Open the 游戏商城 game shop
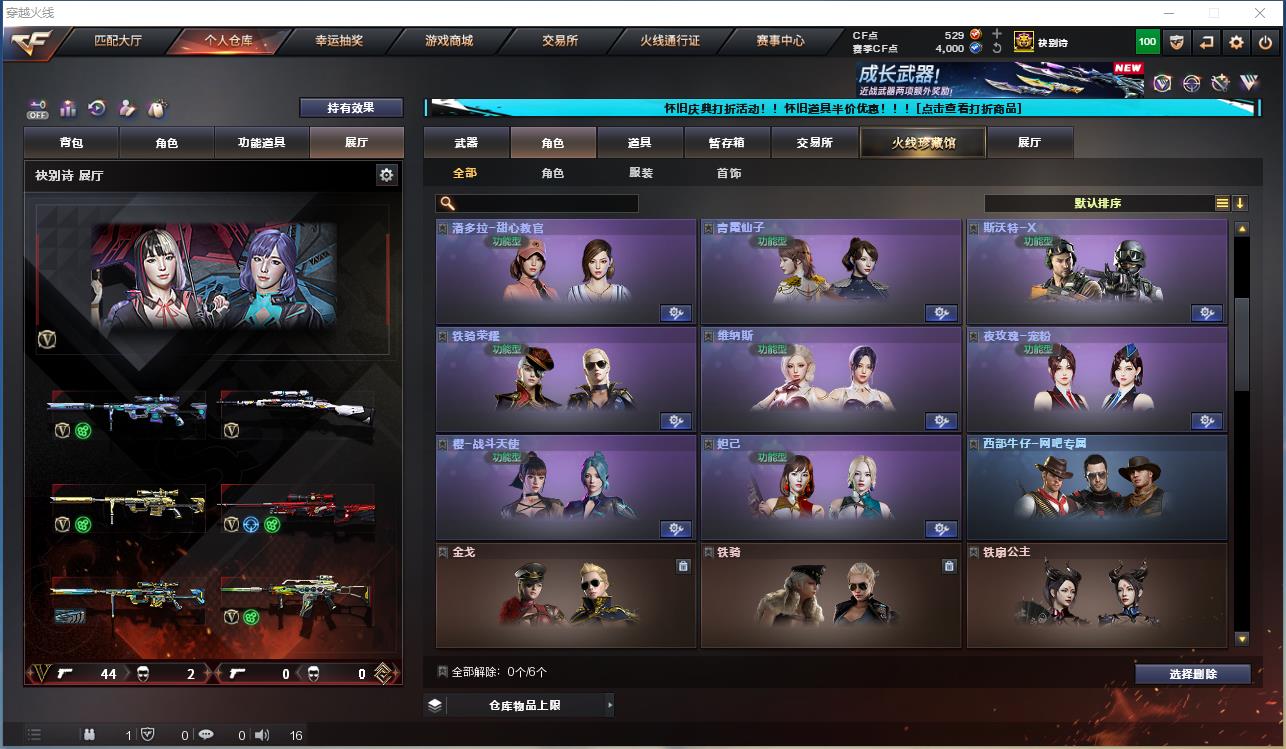The height and width of the screenshot is (749, 1286). pos(448,41)
